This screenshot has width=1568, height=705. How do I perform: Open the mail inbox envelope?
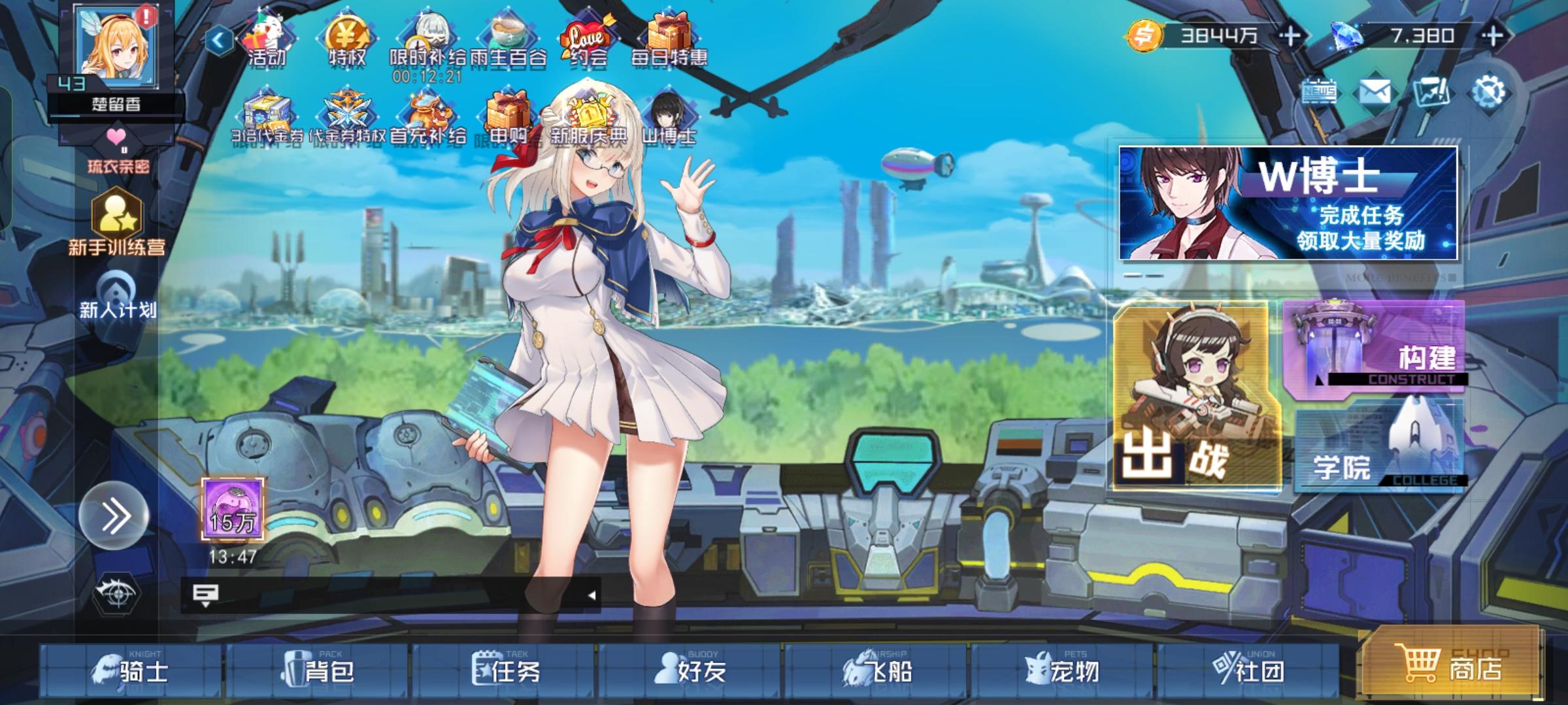coord(1376,90)
